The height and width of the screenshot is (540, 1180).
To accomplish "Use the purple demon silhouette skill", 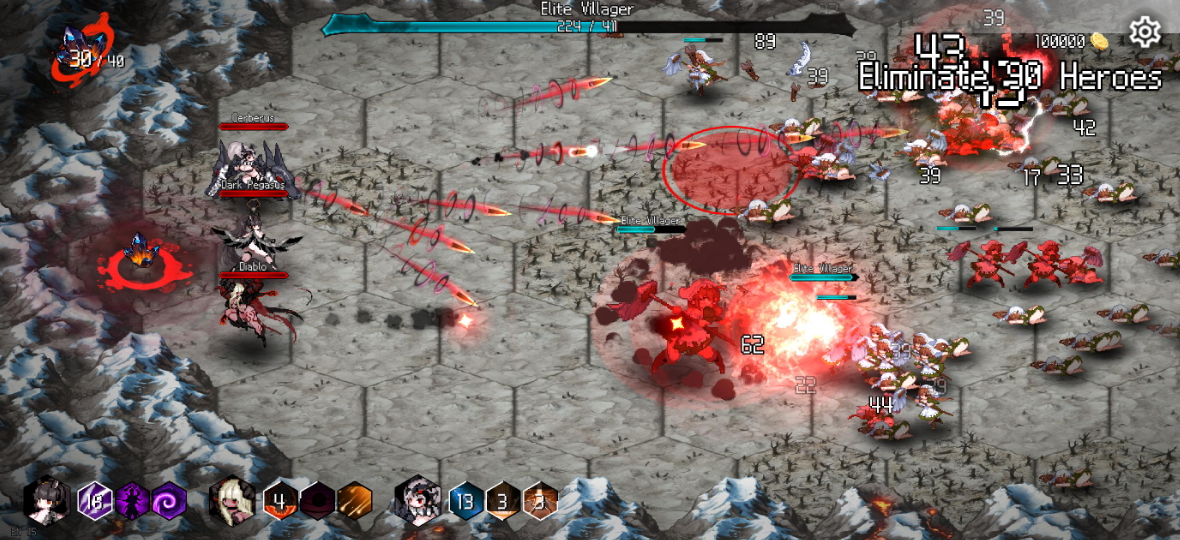I will [131, 499].
